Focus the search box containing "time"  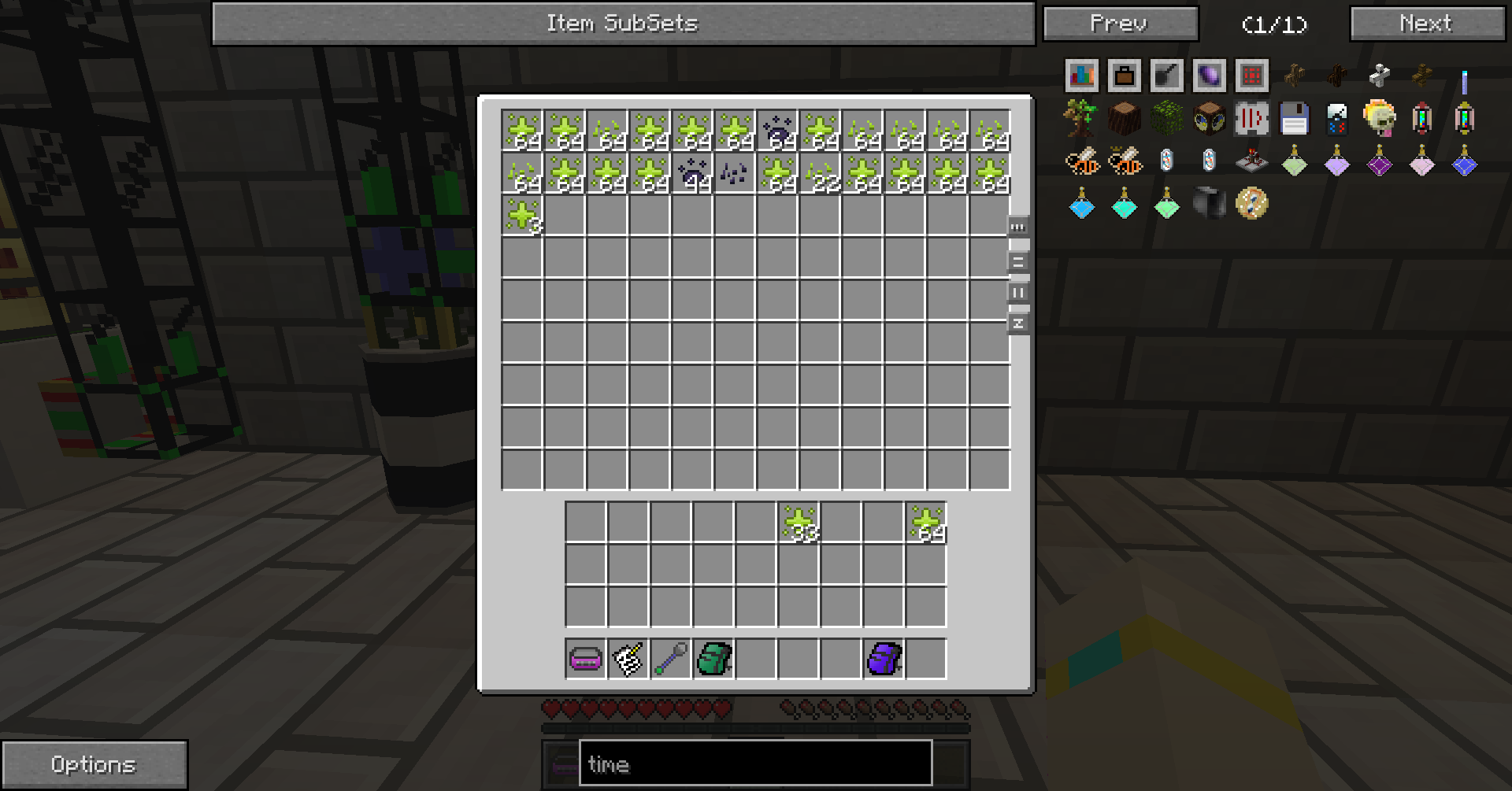click(755, 763)
